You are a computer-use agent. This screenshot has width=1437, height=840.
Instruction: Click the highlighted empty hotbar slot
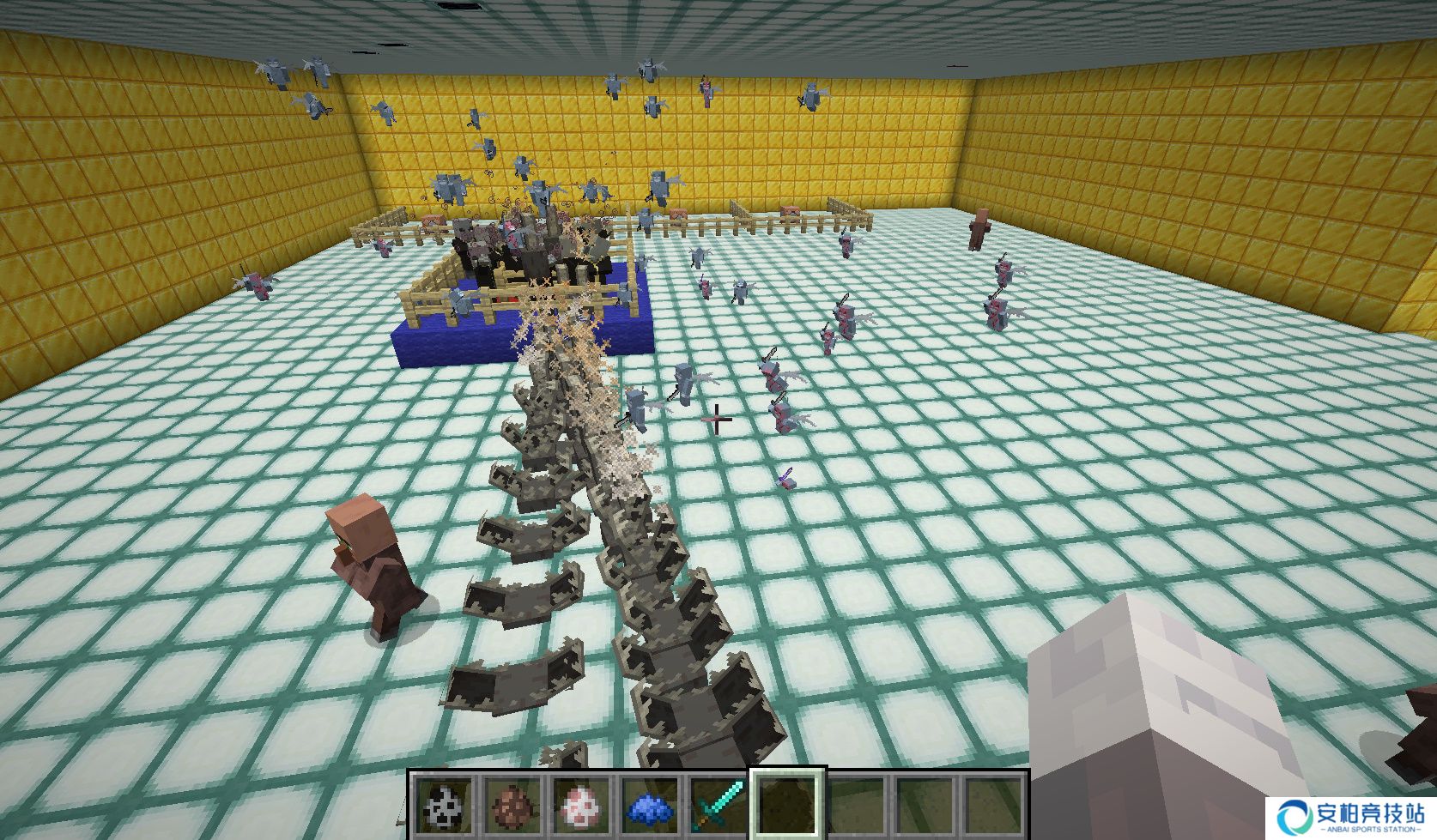(788, 805)
